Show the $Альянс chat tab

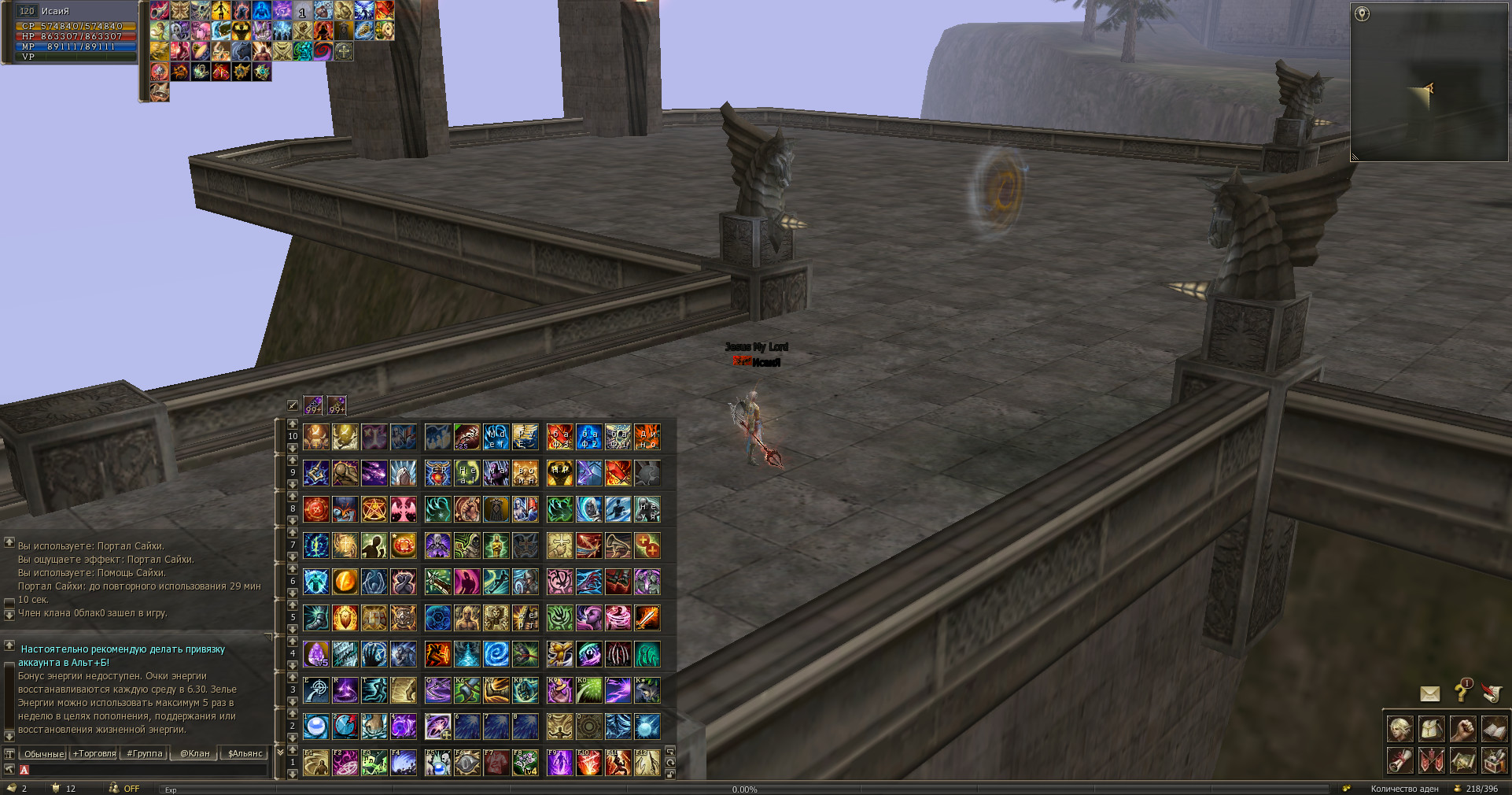pos(245,753)
